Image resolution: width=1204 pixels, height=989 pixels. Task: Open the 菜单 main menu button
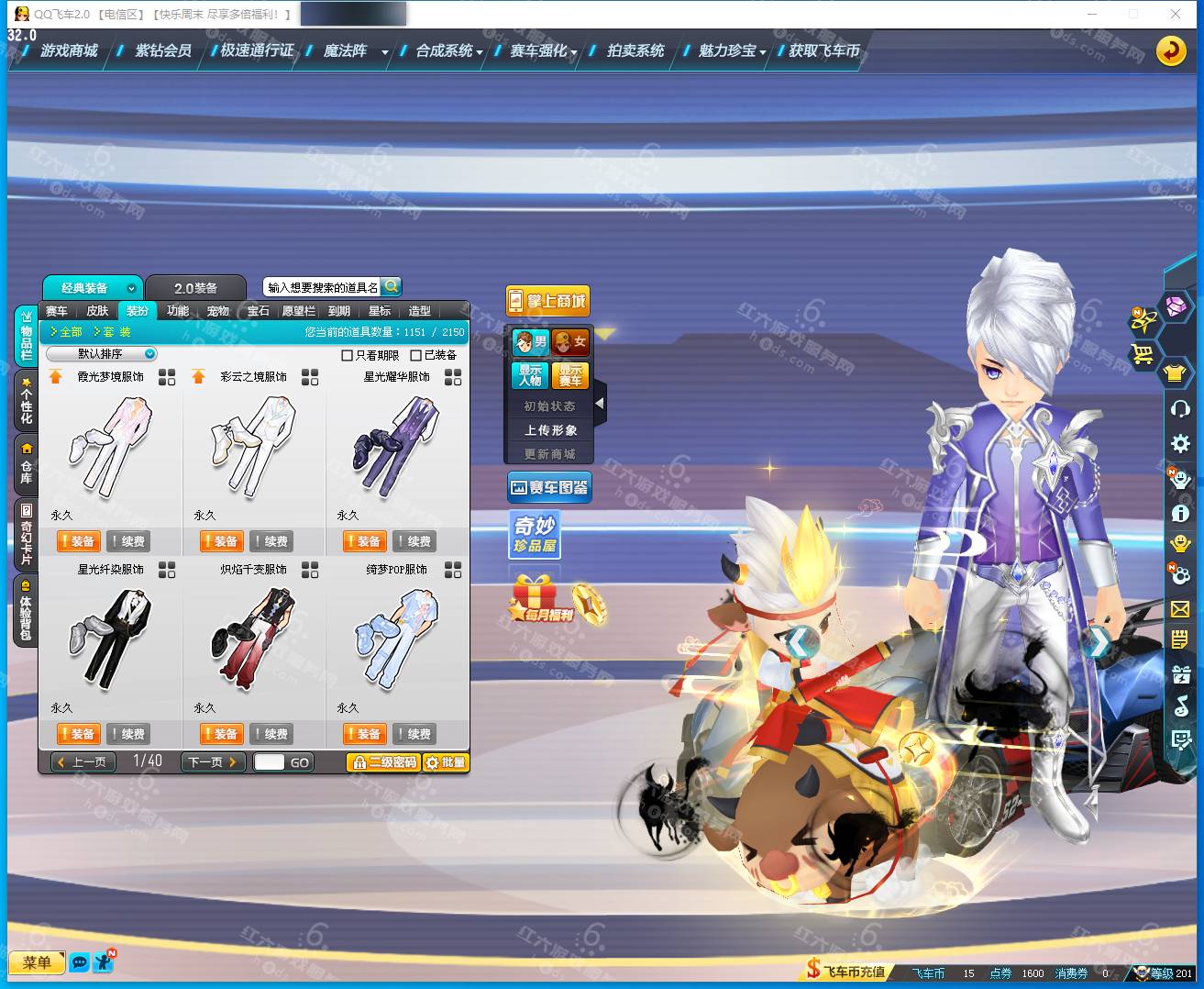(x=37, y=962)
